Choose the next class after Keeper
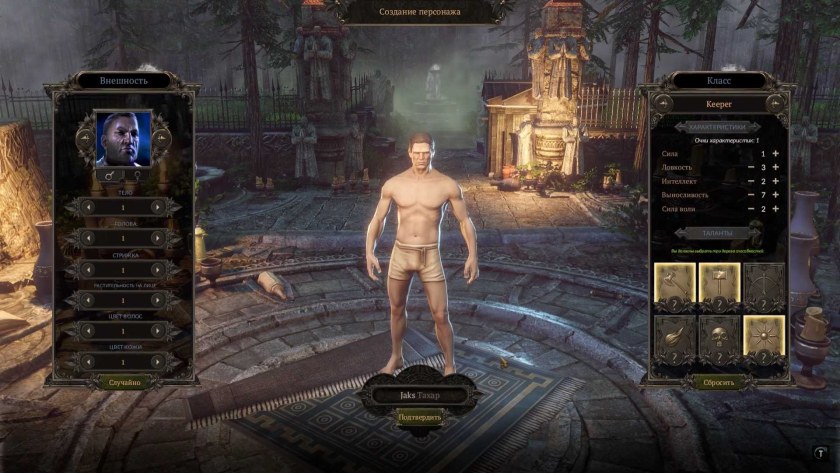 click(773, 103)
